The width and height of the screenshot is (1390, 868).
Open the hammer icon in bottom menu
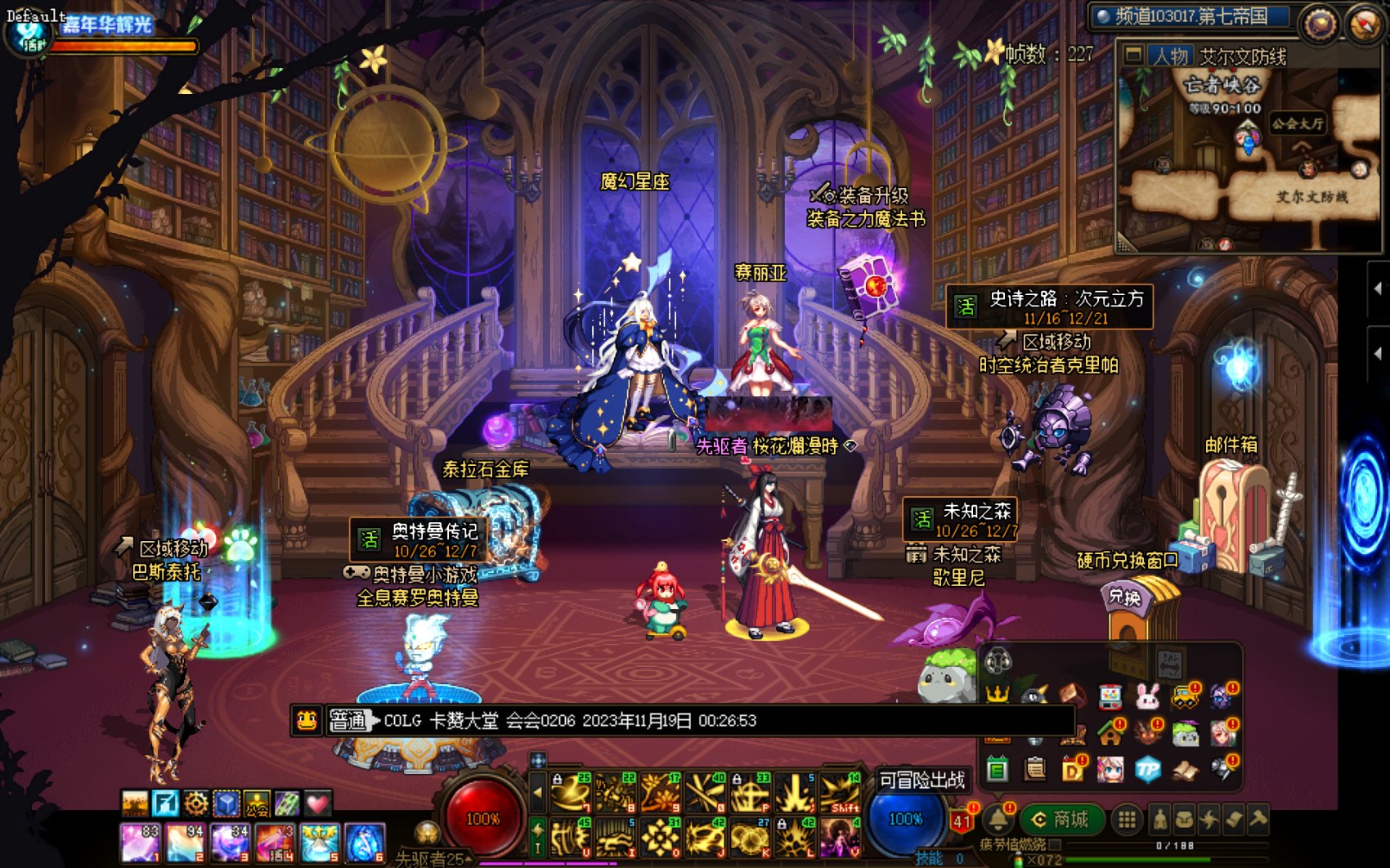1258,818
